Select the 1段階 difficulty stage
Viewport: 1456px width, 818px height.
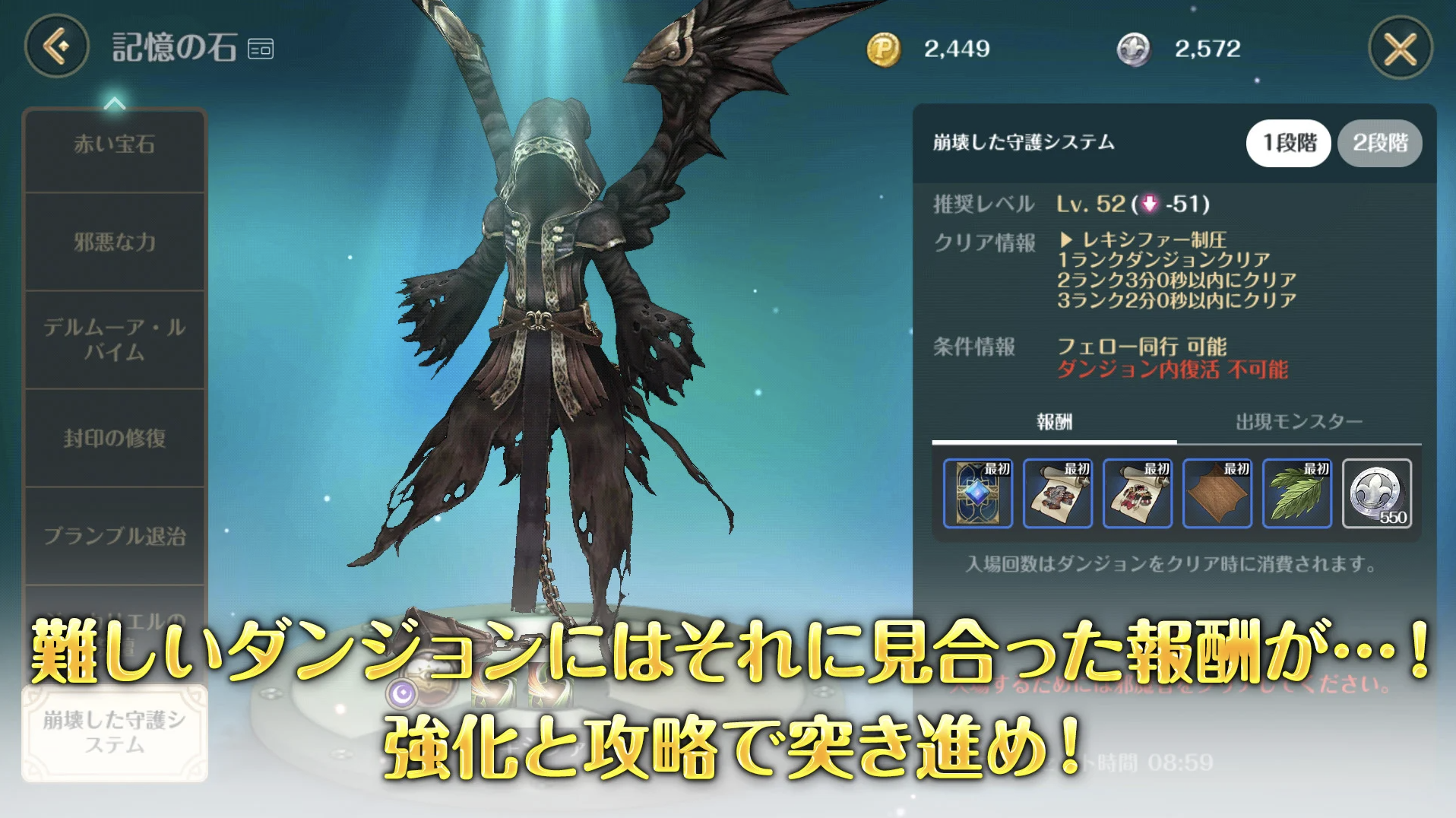pyautogui.click(x=1288, y=143)
